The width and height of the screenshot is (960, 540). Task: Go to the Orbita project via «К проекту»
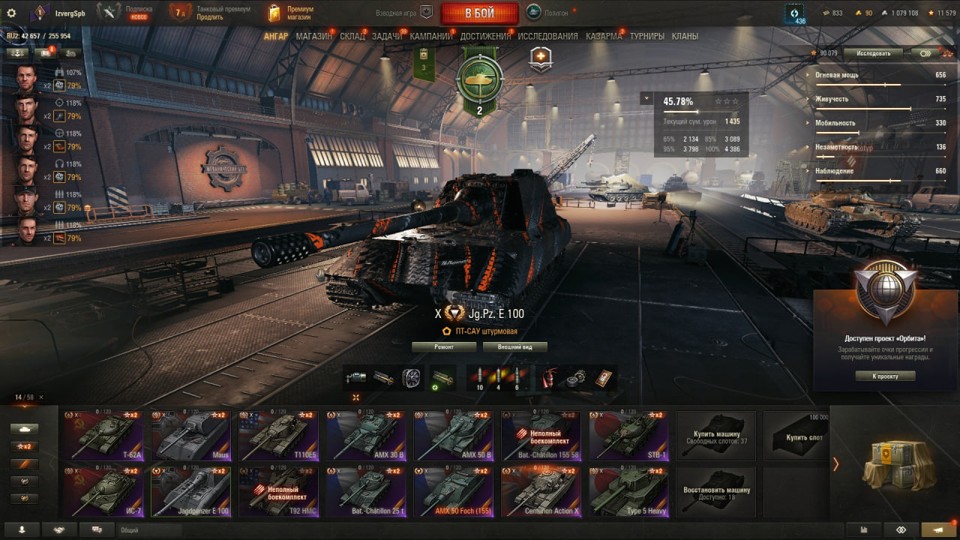(x=885, y=376)
